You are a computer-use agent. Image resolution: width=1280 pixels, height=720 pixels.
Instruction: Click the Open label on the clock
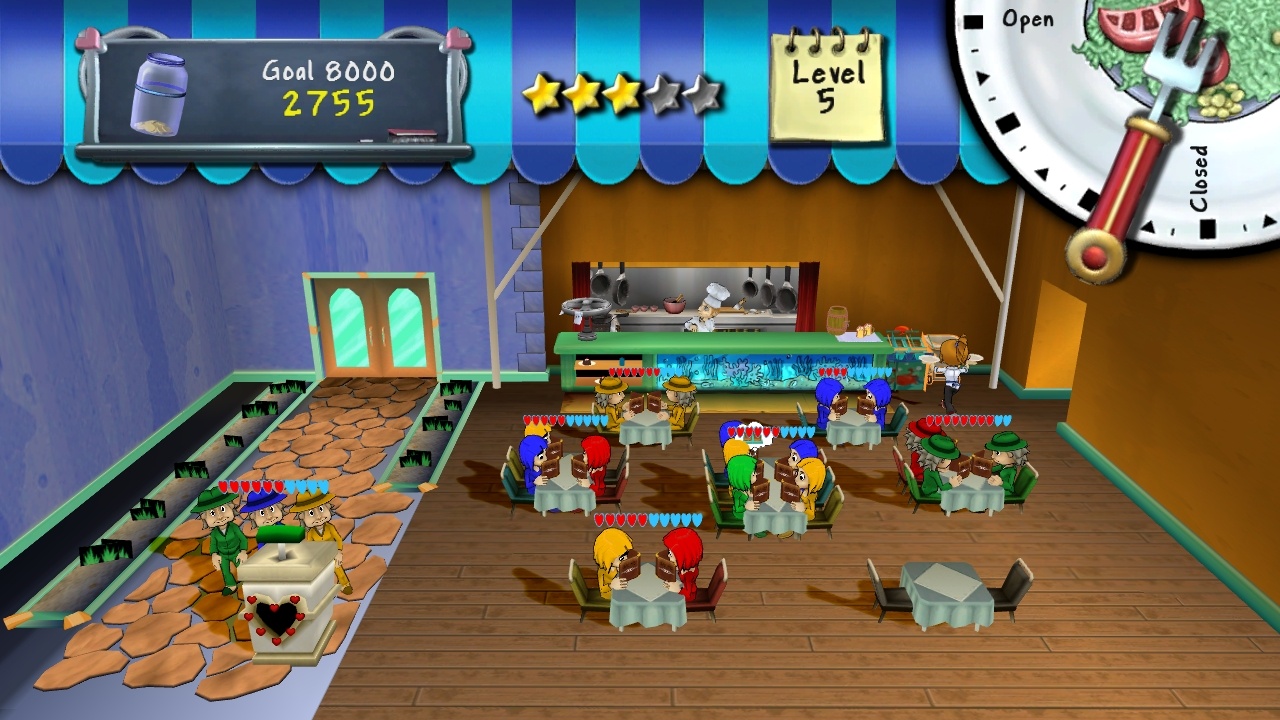click(1030, 18)
